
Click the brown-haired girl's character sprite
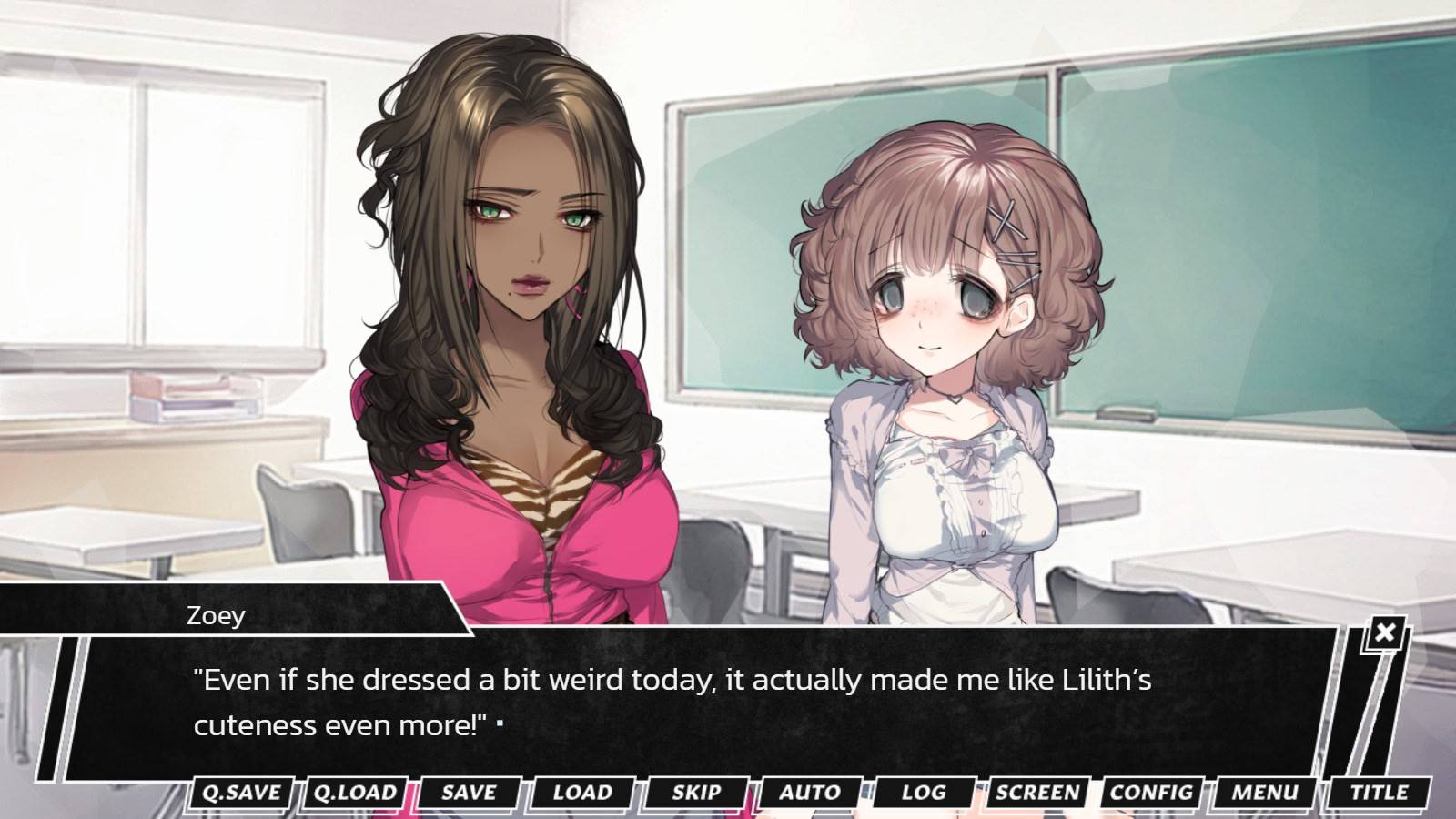pos(946,364)
